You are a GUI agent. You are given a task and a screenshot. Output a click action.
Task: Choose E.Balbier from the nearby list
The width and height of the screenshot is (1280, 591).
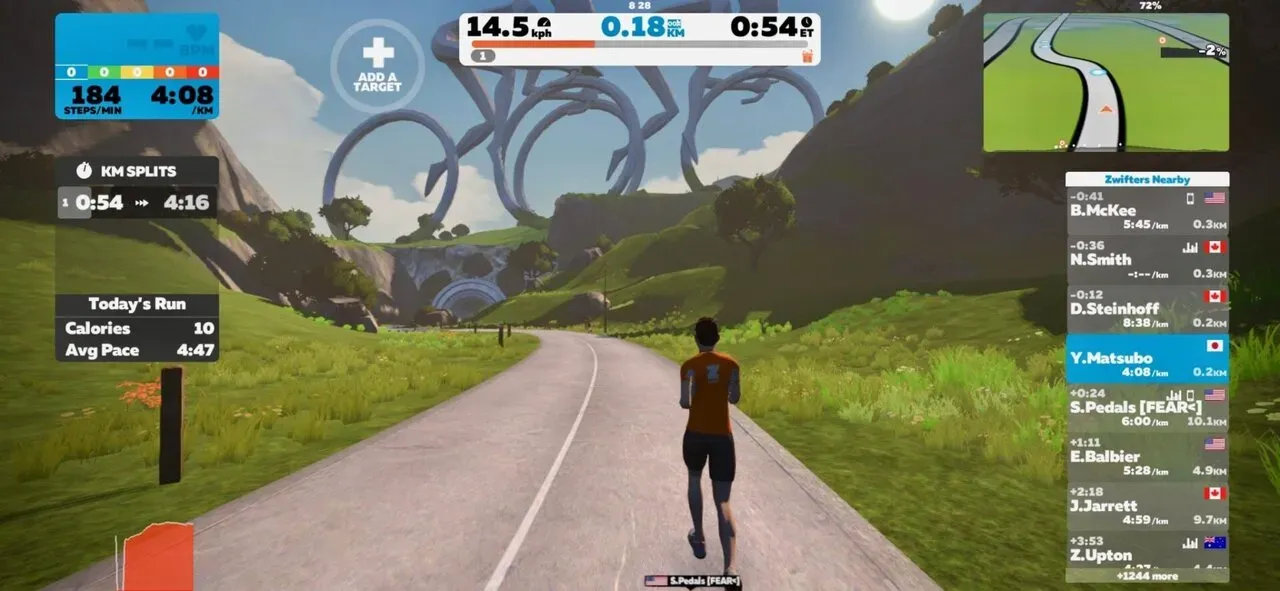[1146, 456]
